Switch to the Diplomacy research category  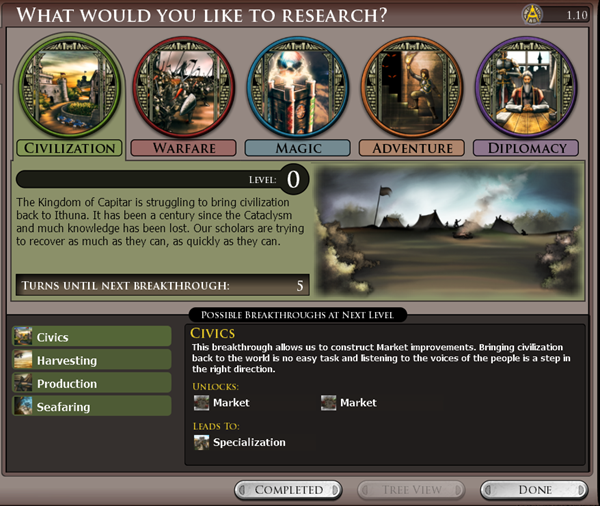[x=526, y=148]
